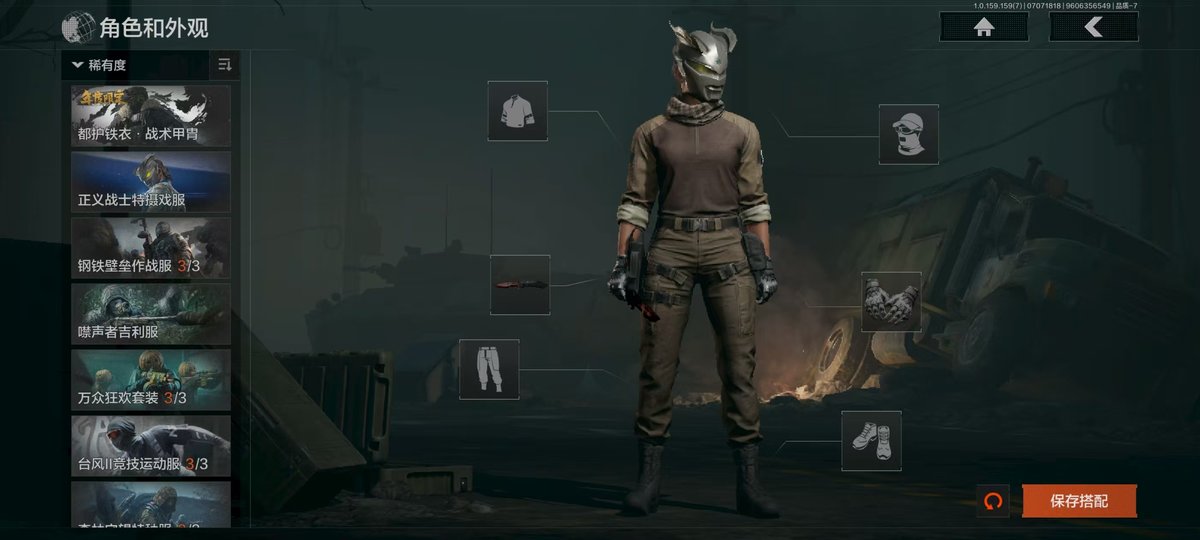
Task: Open the pants equipment slot
Action: click(x=489, y=369)
